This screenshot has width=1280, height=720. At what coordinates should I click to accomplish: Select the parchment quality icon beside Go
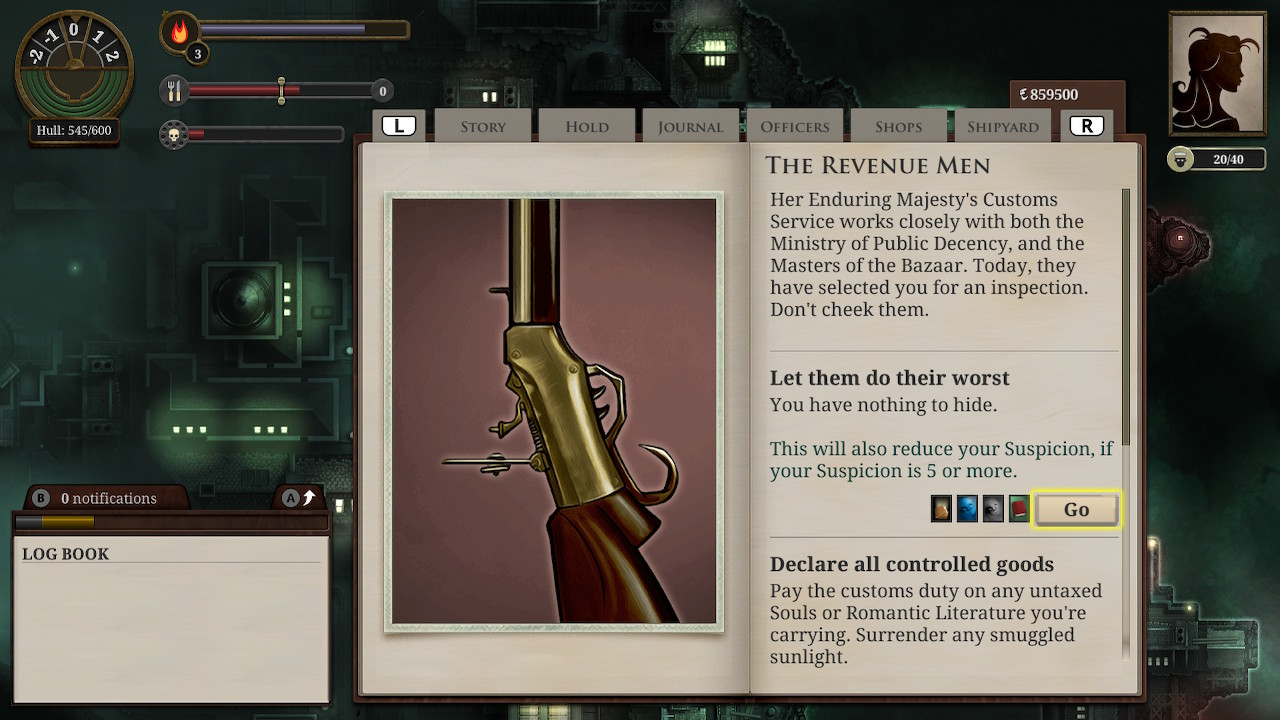[x=941, y=508]
